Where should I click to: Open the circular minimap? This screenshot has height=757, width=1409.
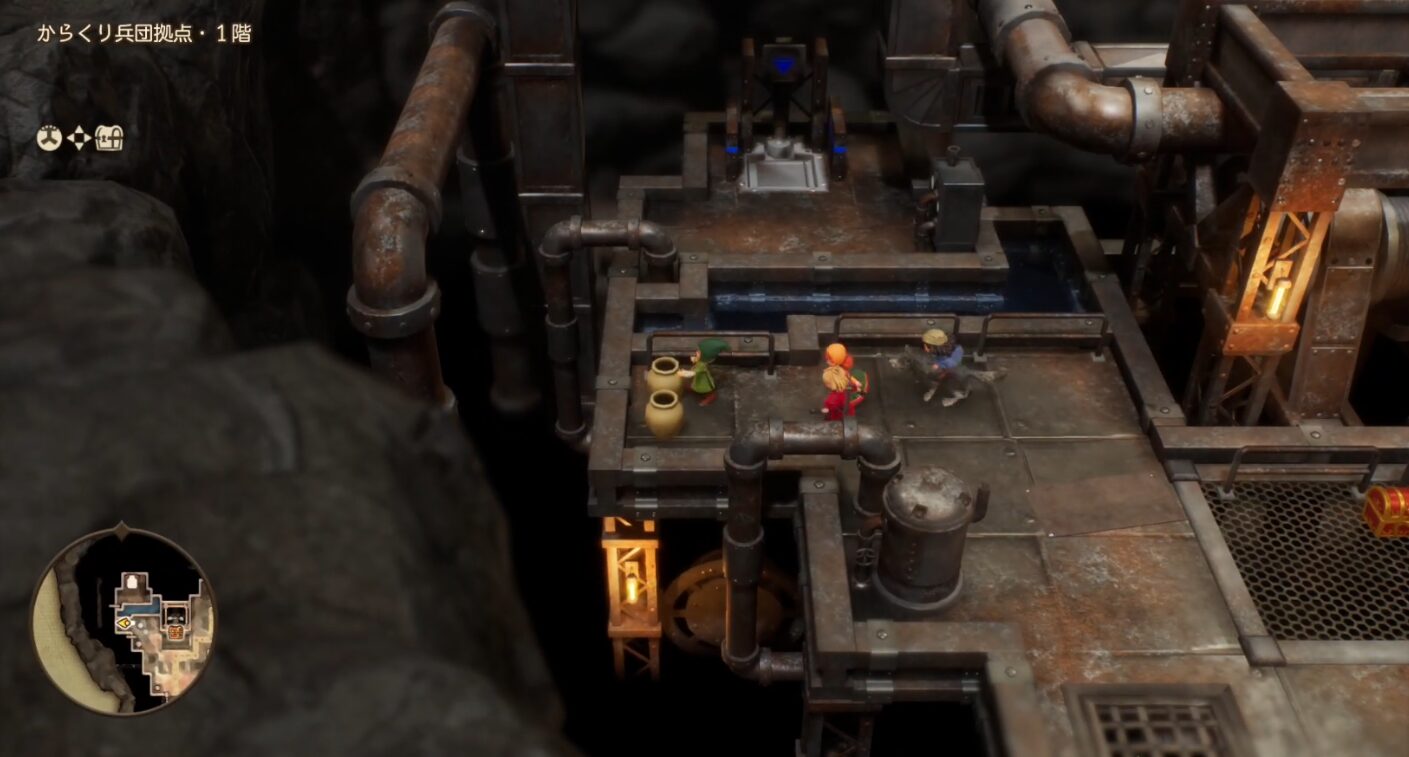pyautogui.click(x=124, y=622)
